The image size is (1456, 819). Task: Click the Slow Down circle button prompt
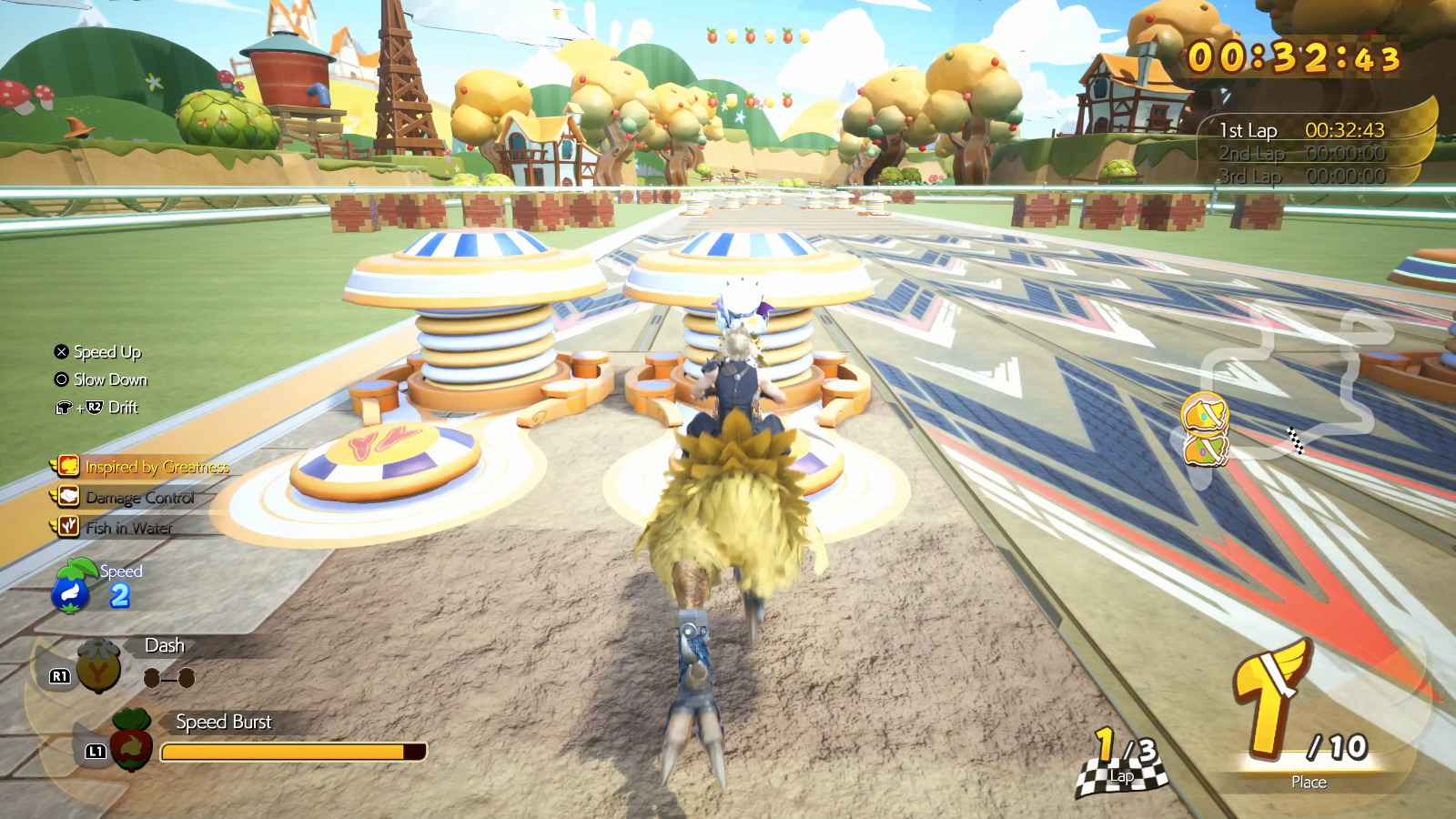pos(61,379)
